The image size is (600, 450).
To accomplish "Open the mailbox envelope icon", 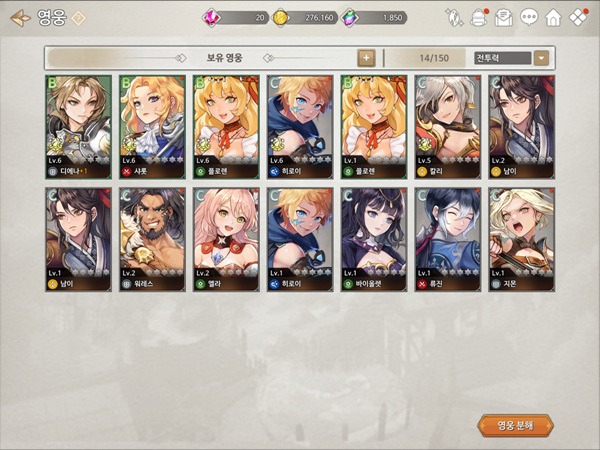I will tap(504, 17).
